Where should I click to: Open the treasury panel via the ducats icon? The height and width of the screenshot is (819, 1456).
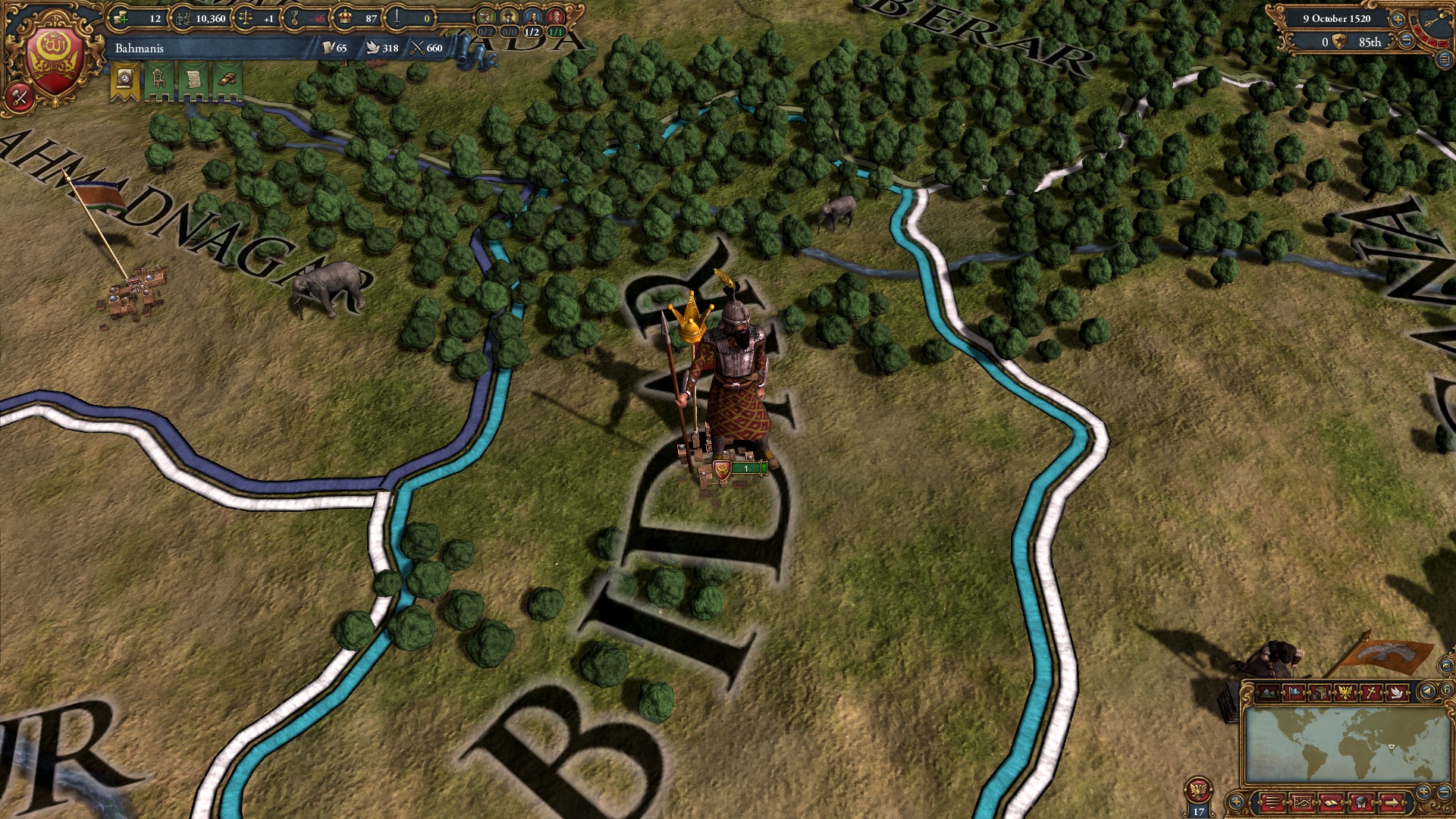(x=123, y=17)
